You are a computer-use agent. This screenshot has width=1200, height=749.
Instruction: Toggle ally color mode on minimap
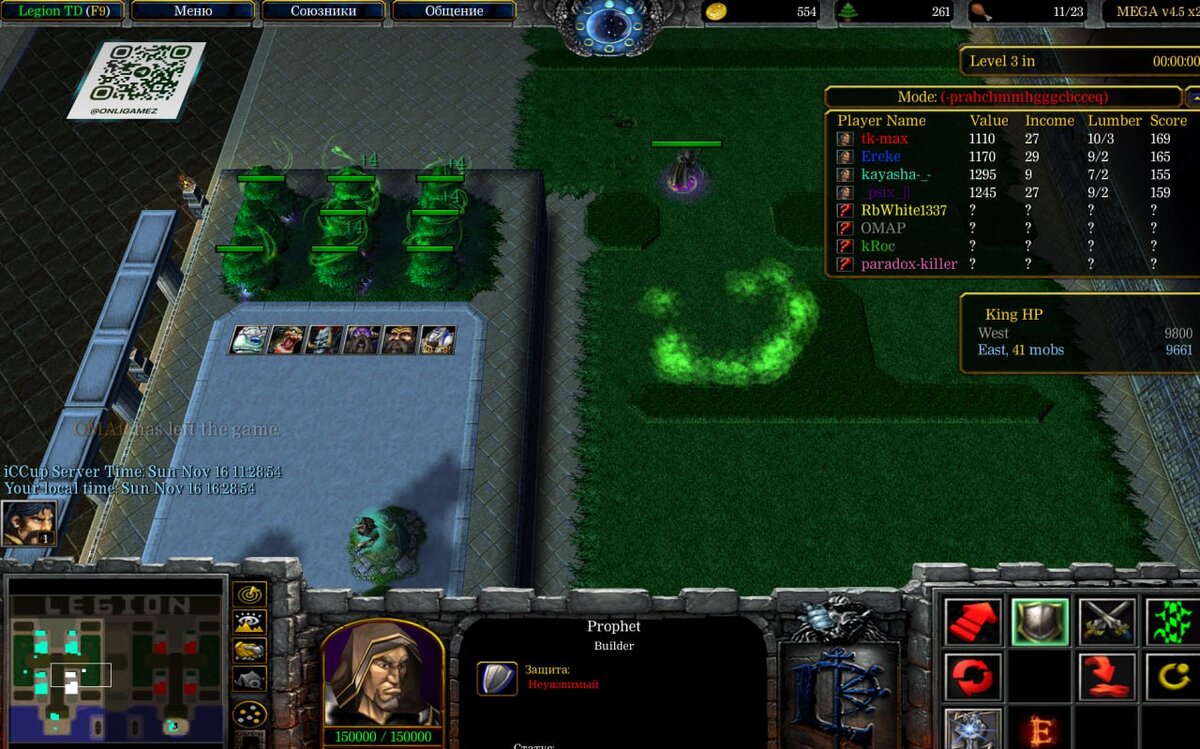coord(249,650)
